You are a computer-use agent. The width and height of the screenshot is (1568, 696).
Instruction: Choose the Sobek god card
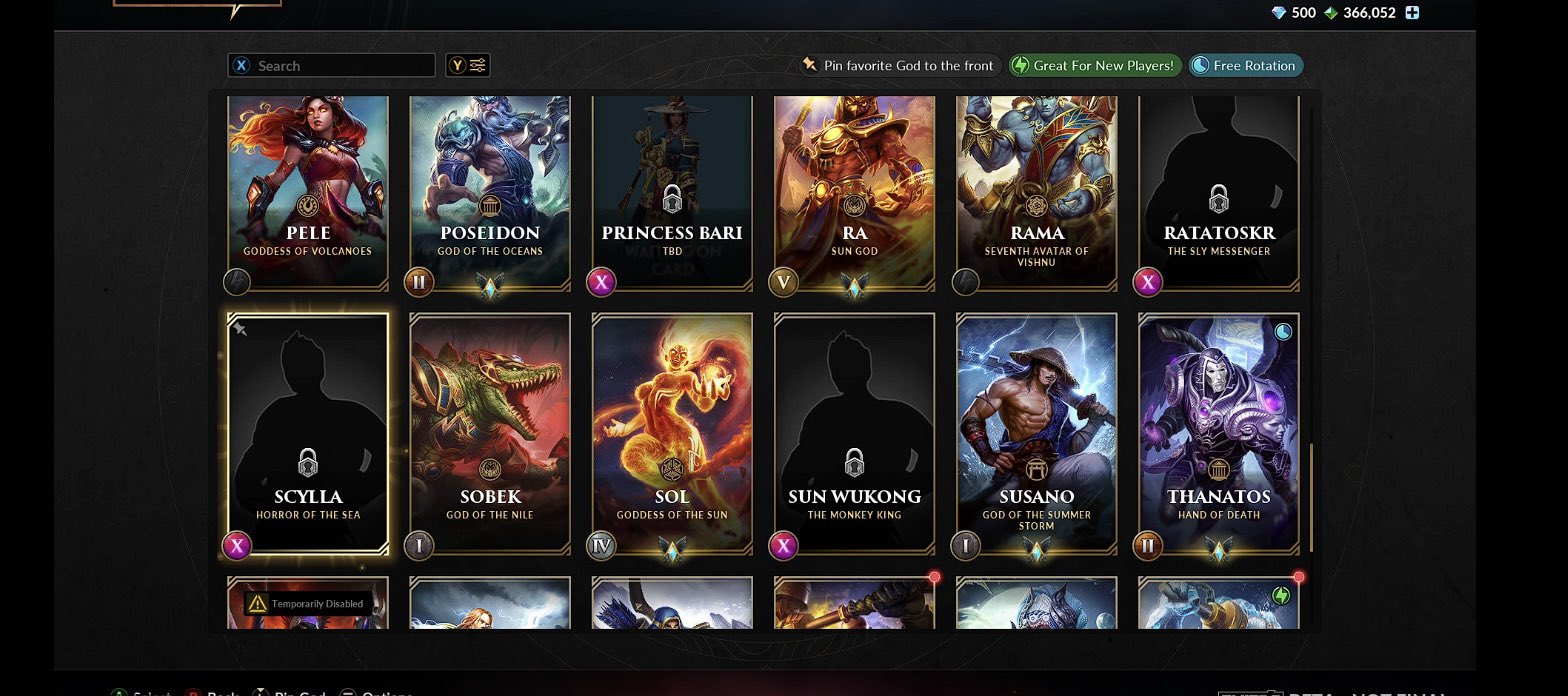coord(490,433)
